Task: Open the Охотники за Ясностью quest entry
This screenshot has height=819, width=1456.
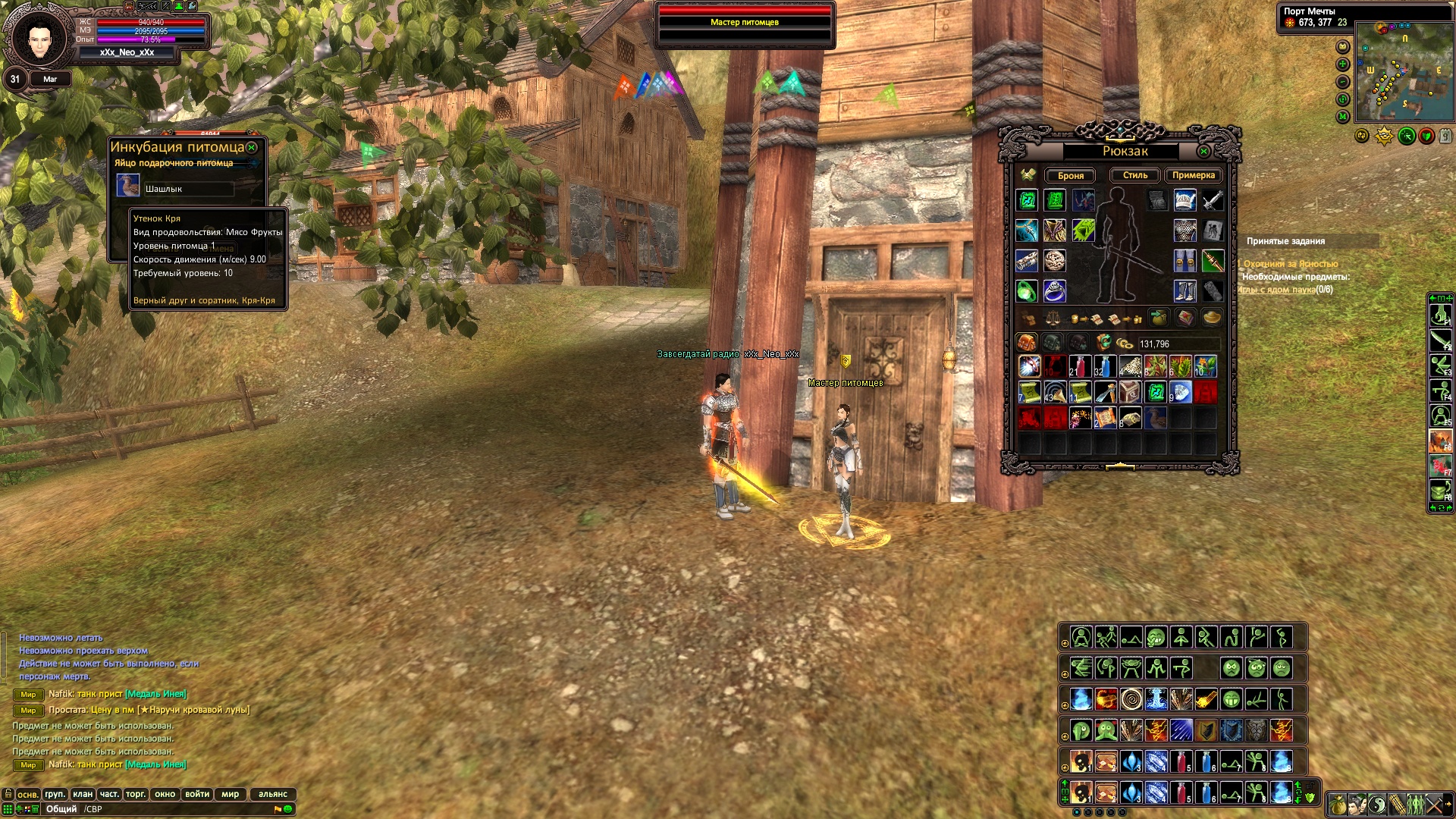Action: click(1291, 264)
